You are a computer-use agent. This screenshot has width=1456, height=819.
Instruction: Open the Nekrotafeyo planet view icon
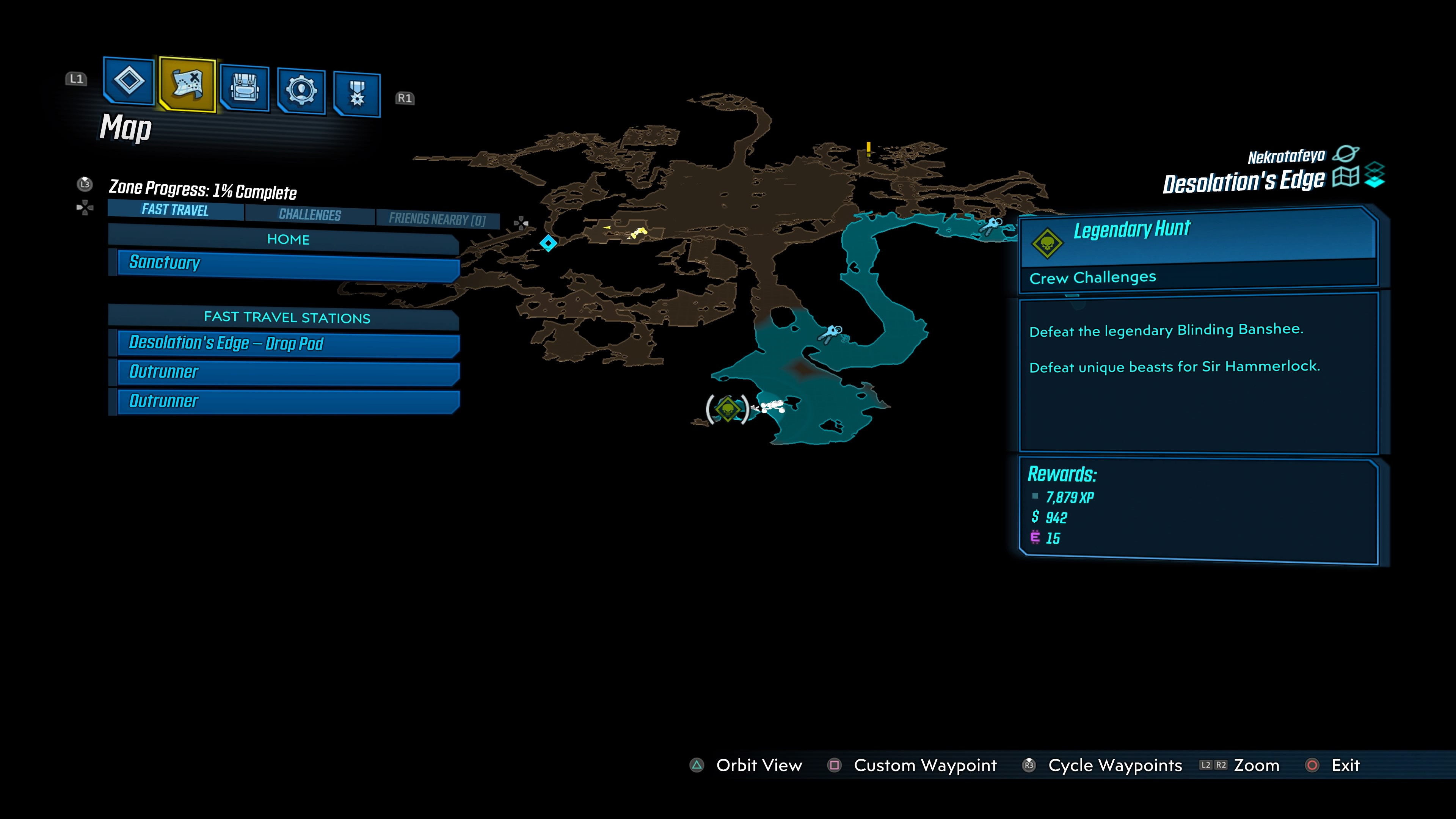coord(1346,153)
